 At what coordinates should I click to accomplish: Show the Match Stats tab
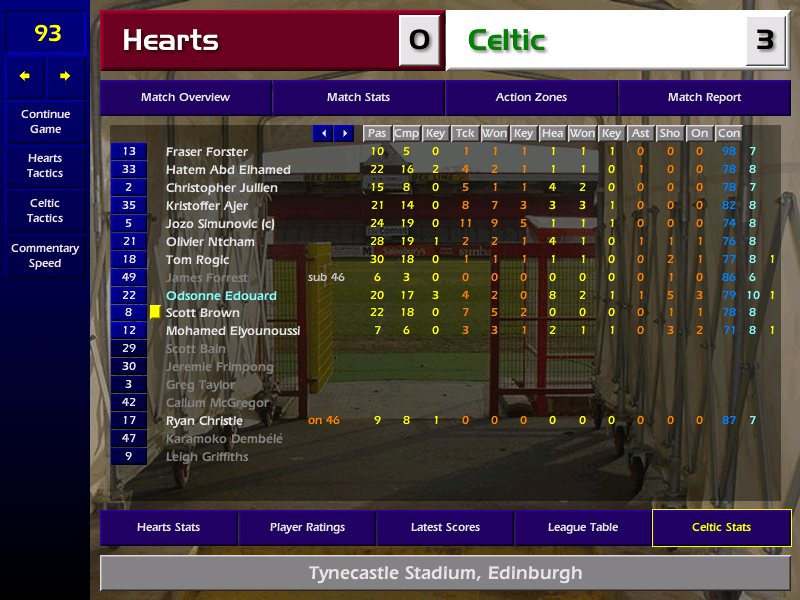[358, 98]
